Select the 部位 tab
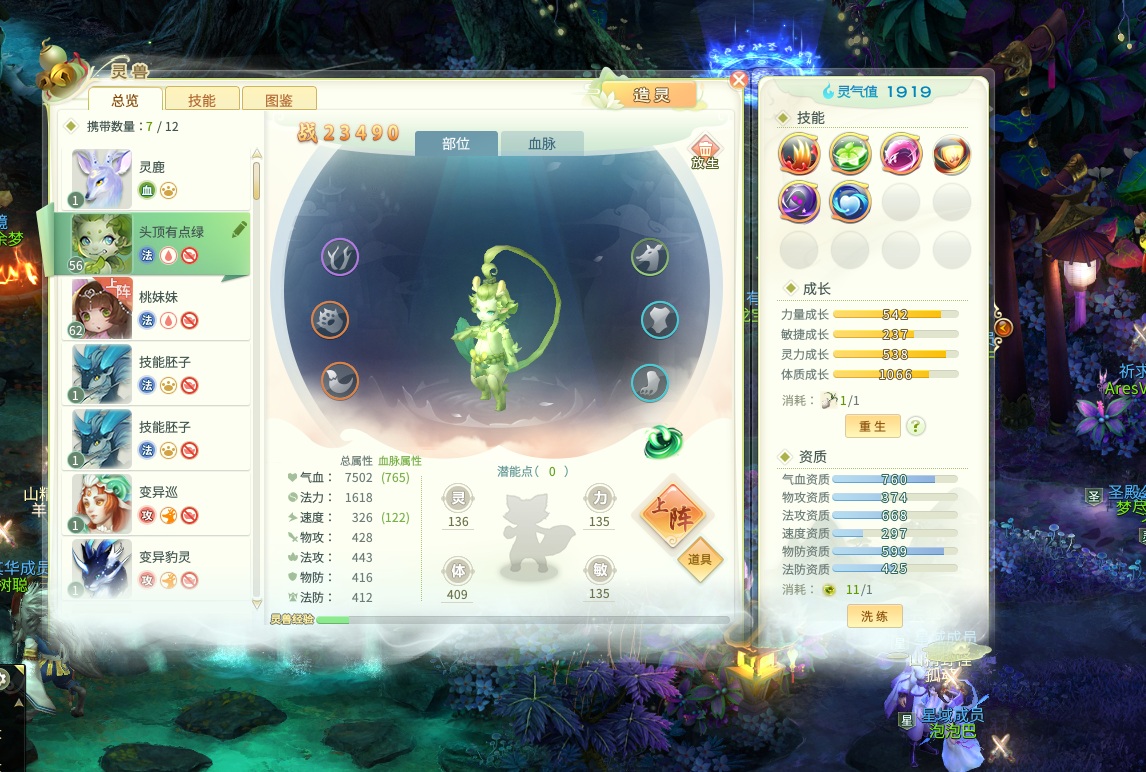Image resolution: width=1146 pixels, height=772 pixels. (456, 144)
